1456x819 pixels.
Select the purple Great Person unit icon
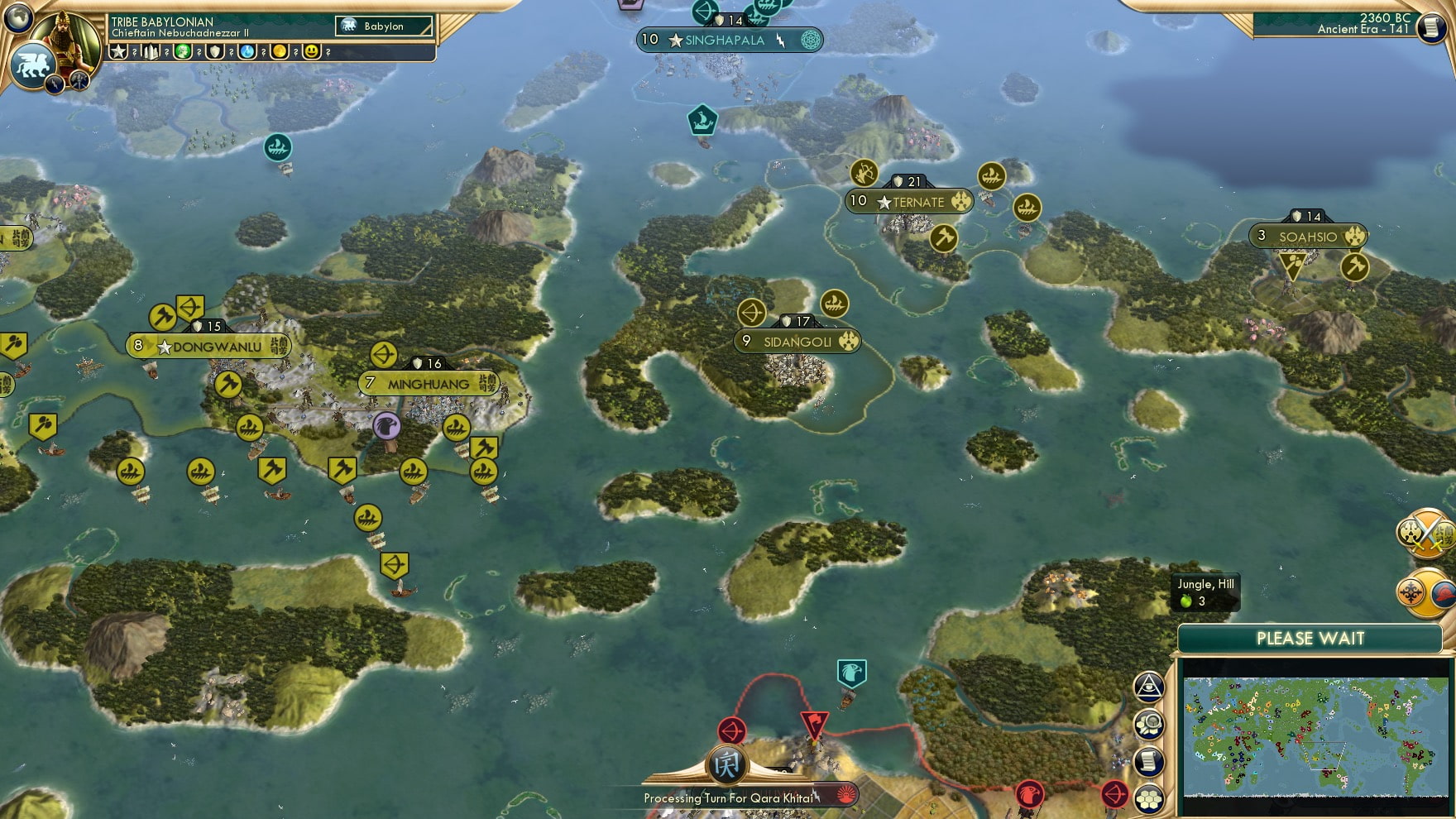pyautogui.click(x=388, y=424)
